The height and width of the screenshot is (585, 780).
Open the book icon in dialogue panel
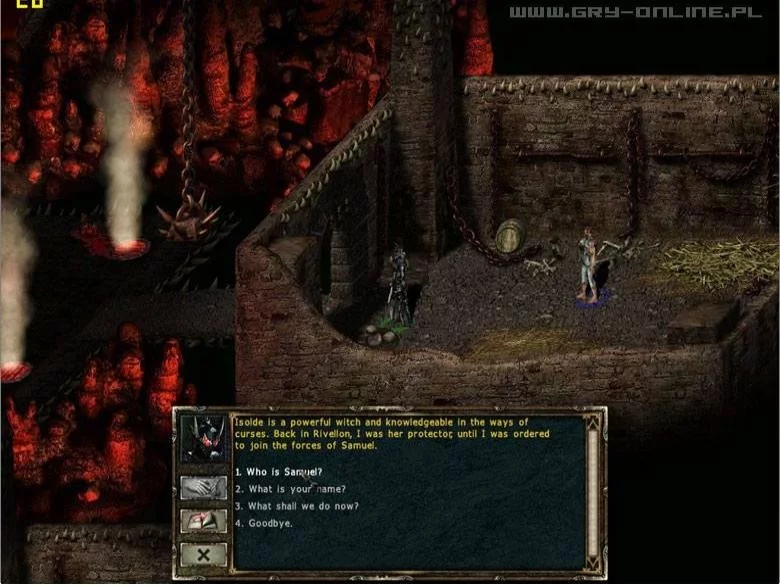[203, 521]
